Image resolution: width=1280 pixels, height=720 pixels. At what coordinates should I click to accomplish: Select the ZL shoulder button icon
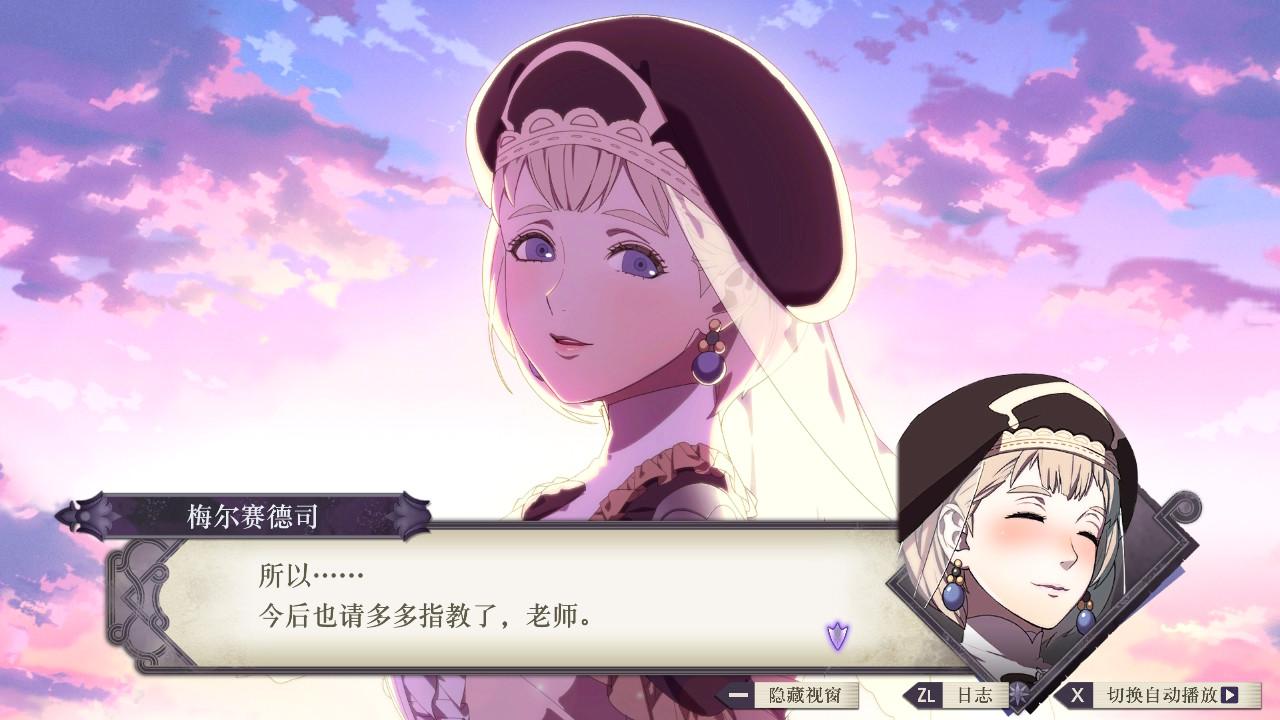[926, 697]
